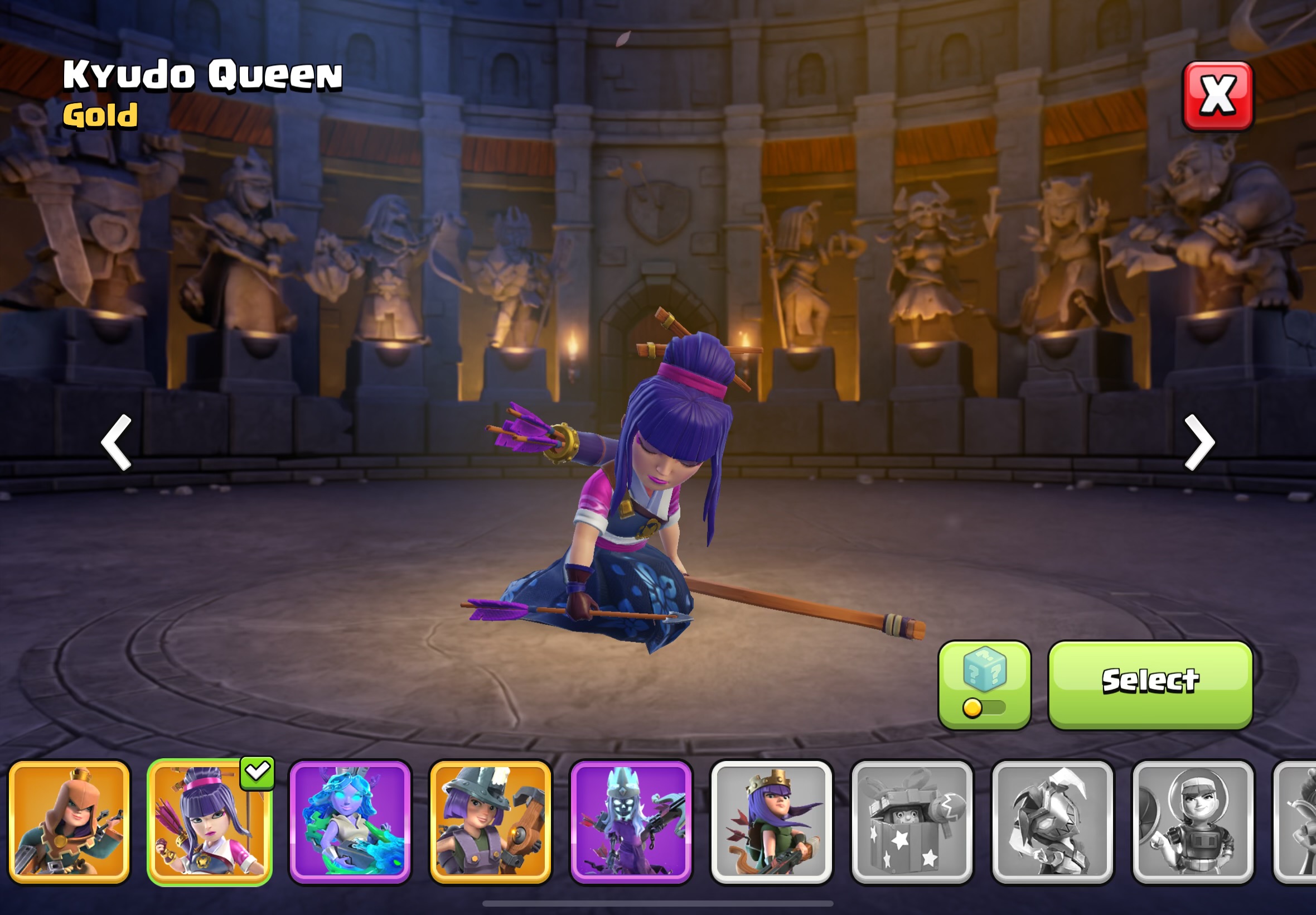Pick the default crowned Archer Queen skin
The width and height of the screenshot is (1316, 915).
point(771,822)
